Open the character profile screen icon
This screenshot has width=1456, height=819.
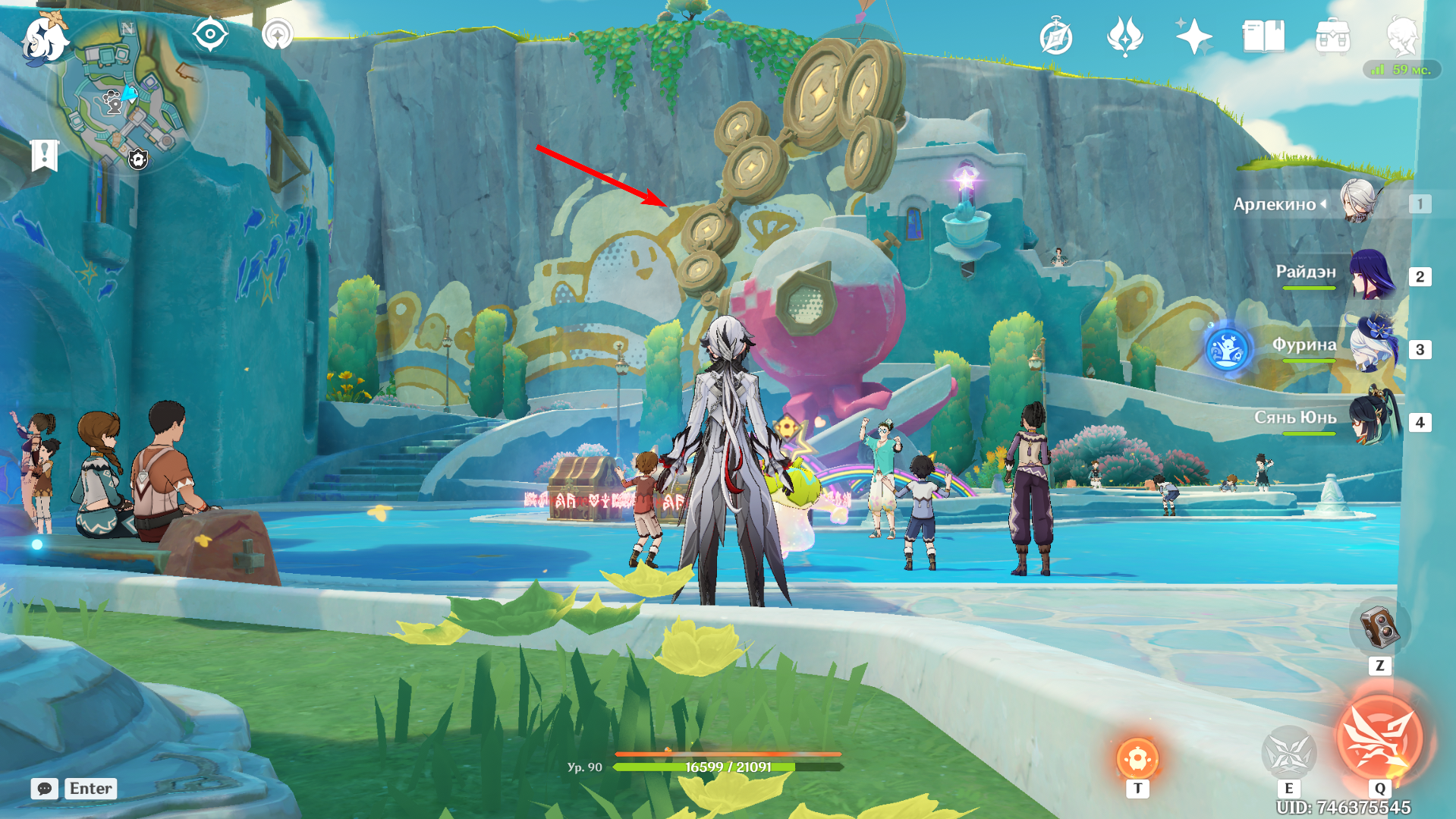[x=1401, y=36]
